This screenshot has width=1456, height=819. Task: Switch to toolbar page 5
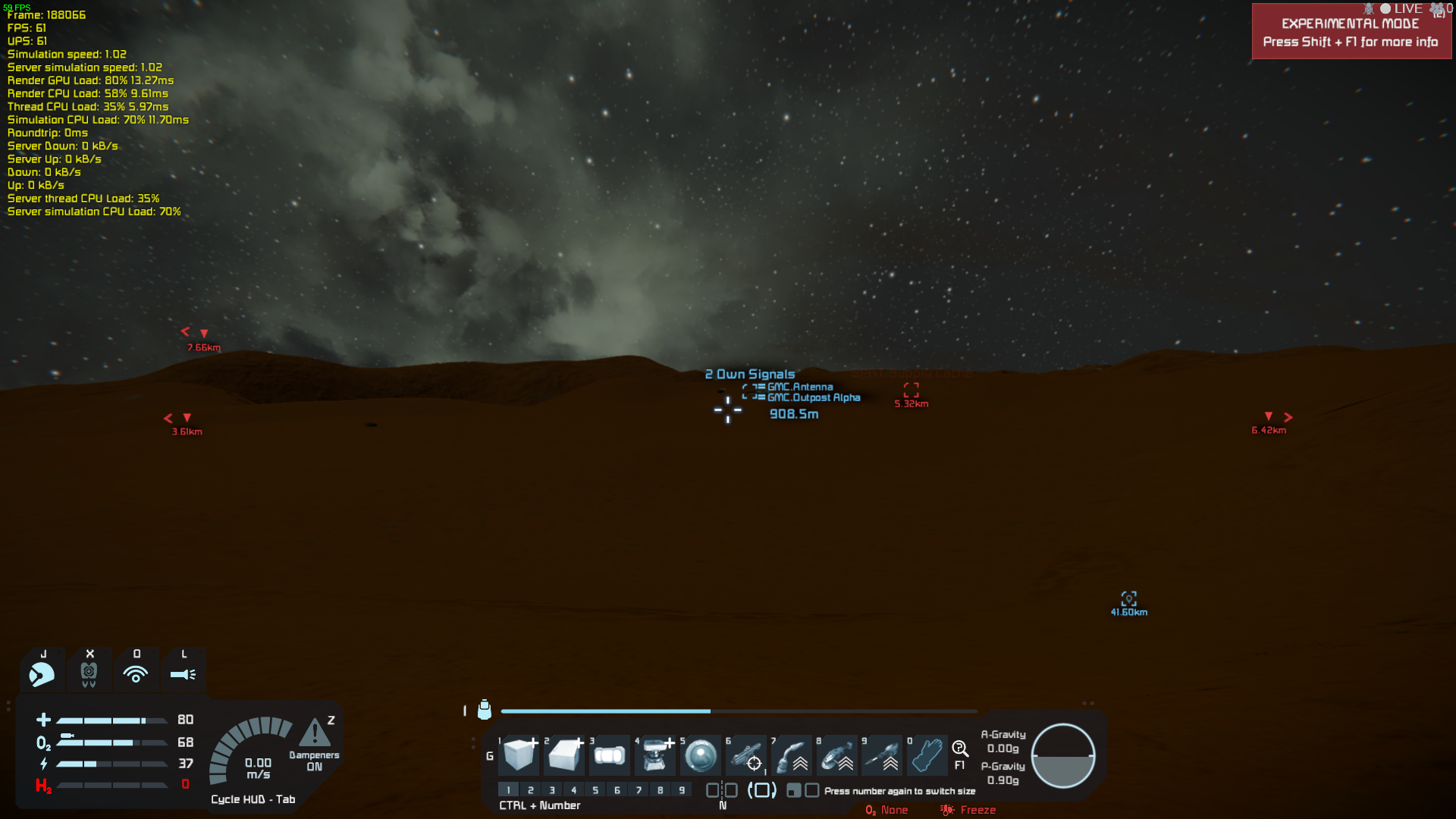coord(595,790)
